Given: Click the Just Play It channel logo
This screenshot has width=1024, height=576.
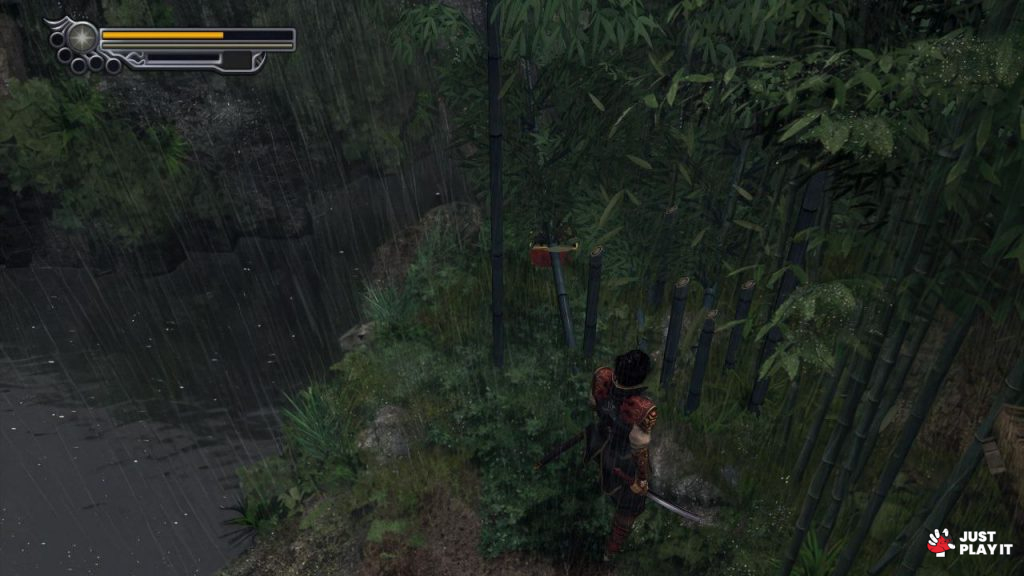Looking at the screenshot, I should point(969,542).
